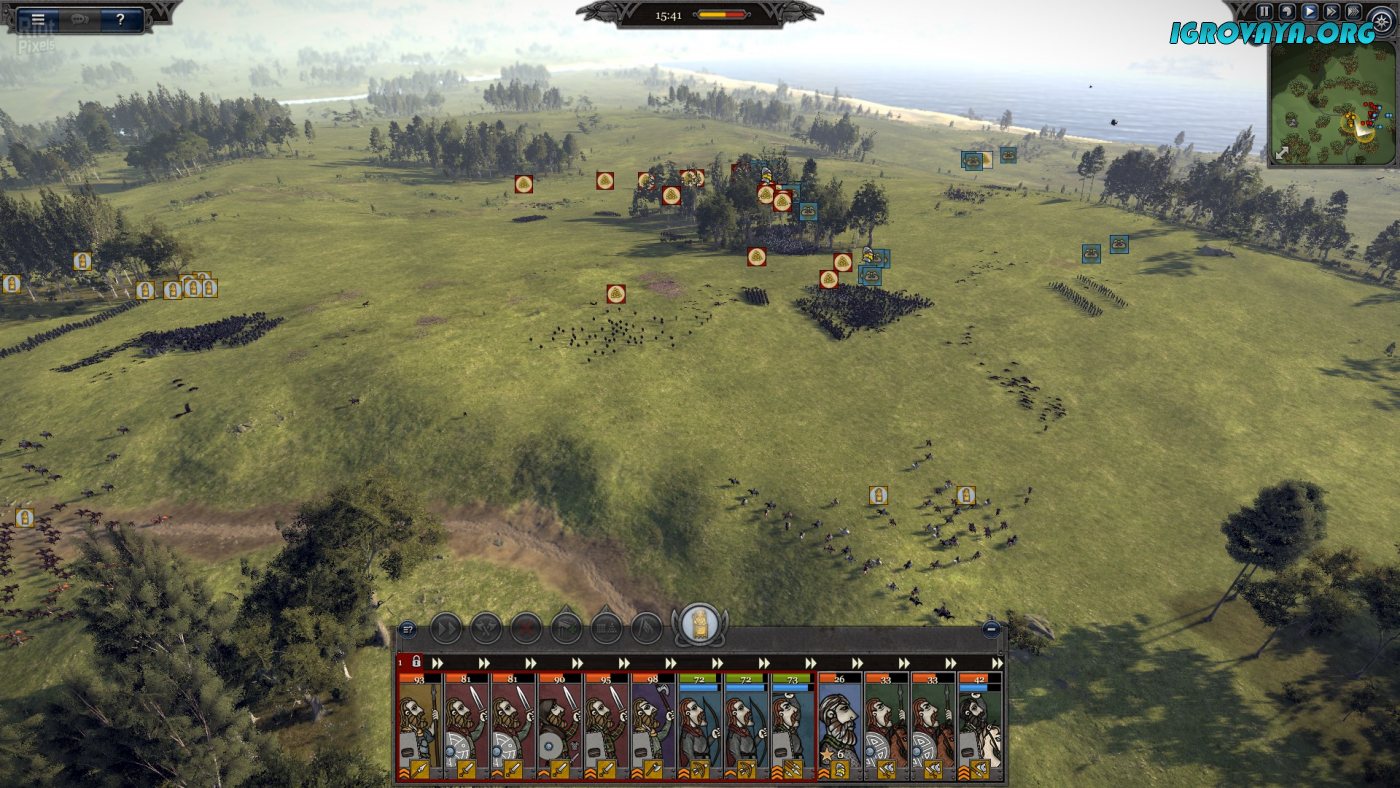Activate the gold figure ability button
The height and width of the screenshot is (788, 1400).
click(x=699, y=625)
